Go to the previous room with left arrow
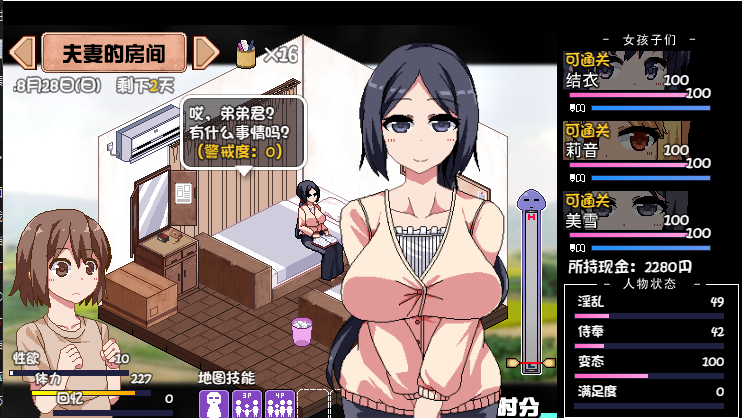 tap(22, 52)
